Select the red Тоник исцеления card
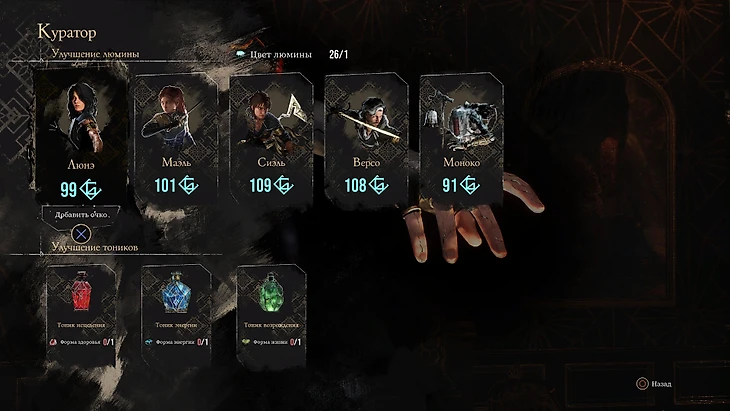This screenshot has width=730, height=411. tap(83, 305)
